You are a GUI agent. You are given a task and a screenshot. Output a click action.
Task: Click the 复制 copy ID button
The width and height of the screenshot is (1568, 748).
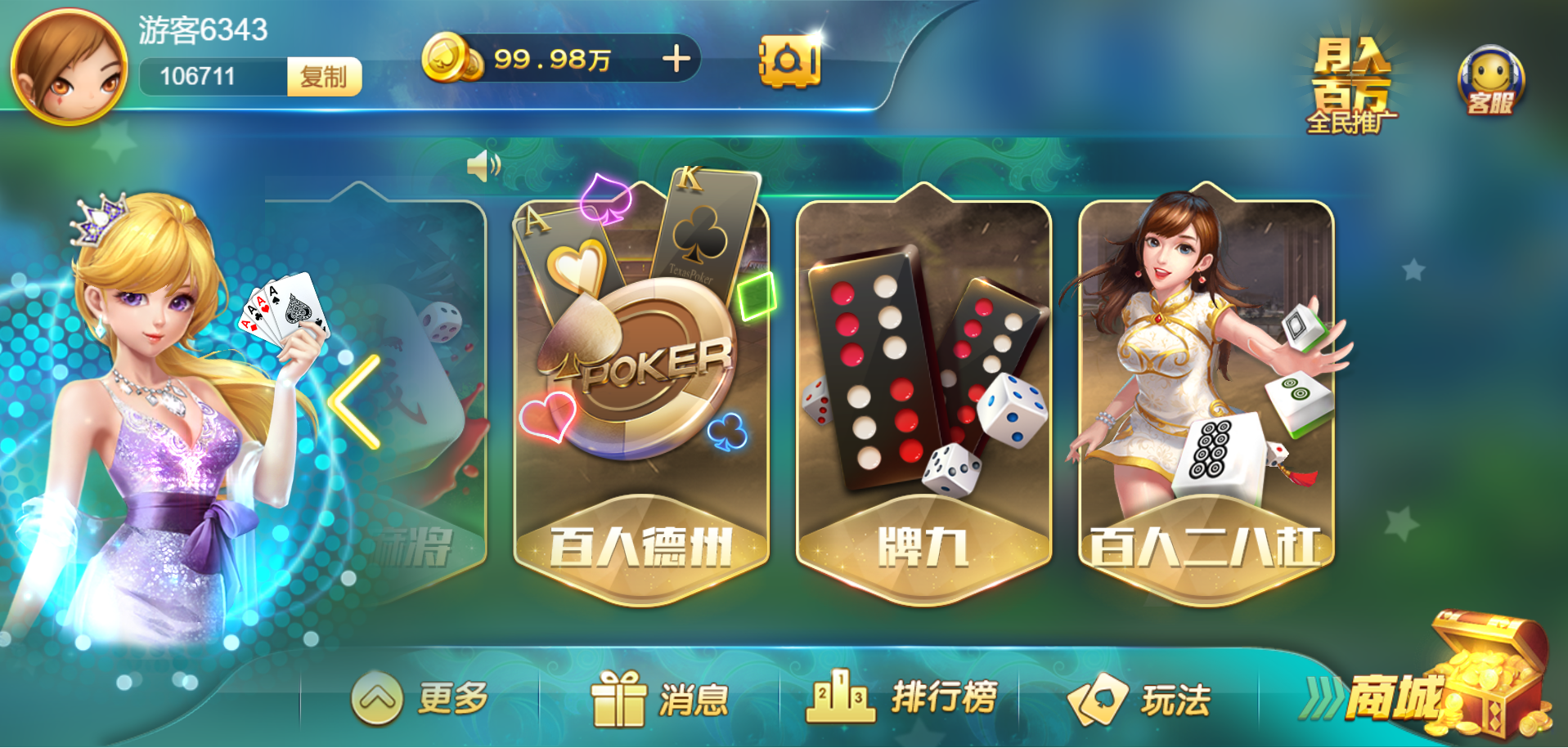pyautogui.click(x=324, y=78)
